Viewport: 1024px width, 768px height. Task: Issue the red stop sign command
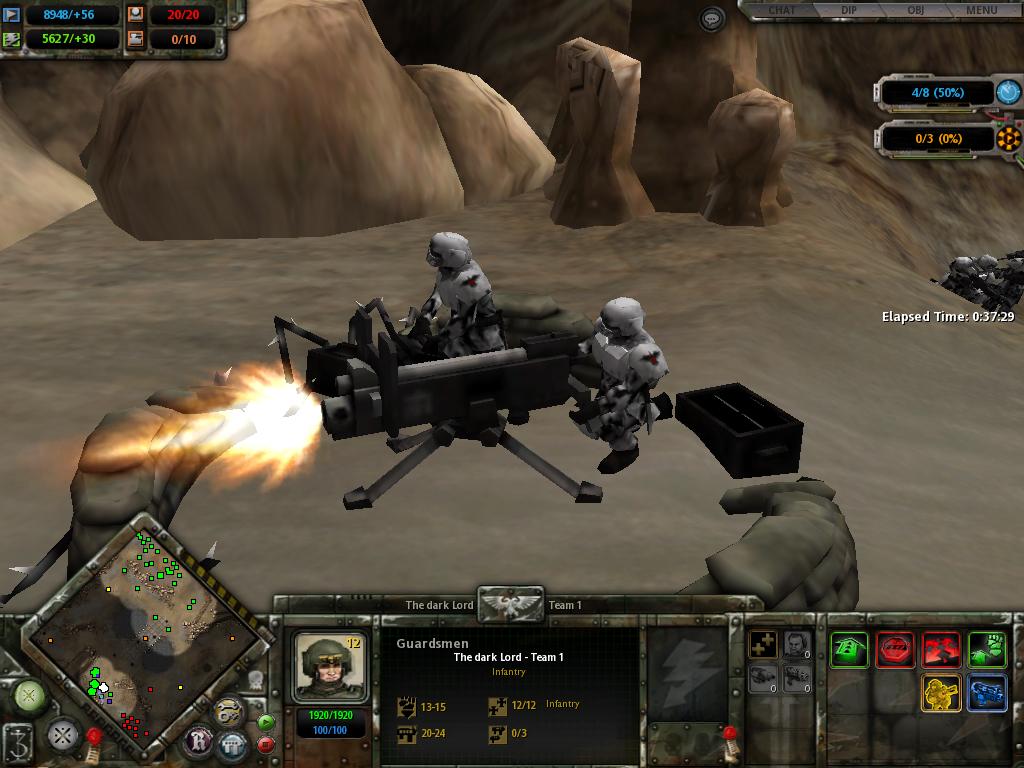pyautogui.click(x=895, y=650)
